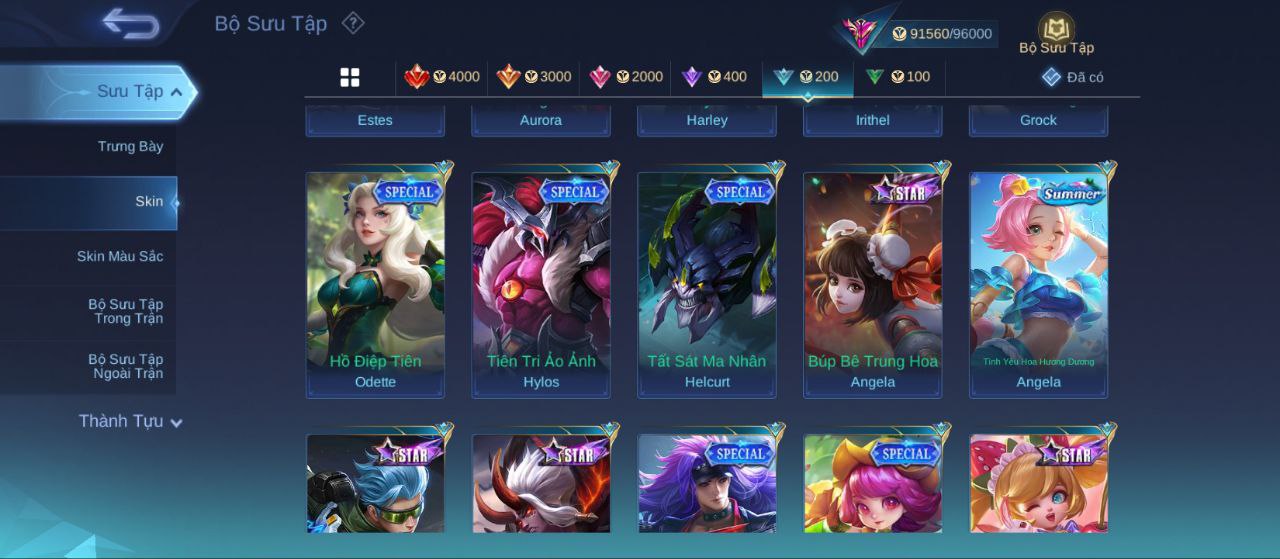Viewport: 1280px width, 559px height.
Task: Toggle the Đã có owned filter
Action: pyautogui.click(x=1072, y=77)
